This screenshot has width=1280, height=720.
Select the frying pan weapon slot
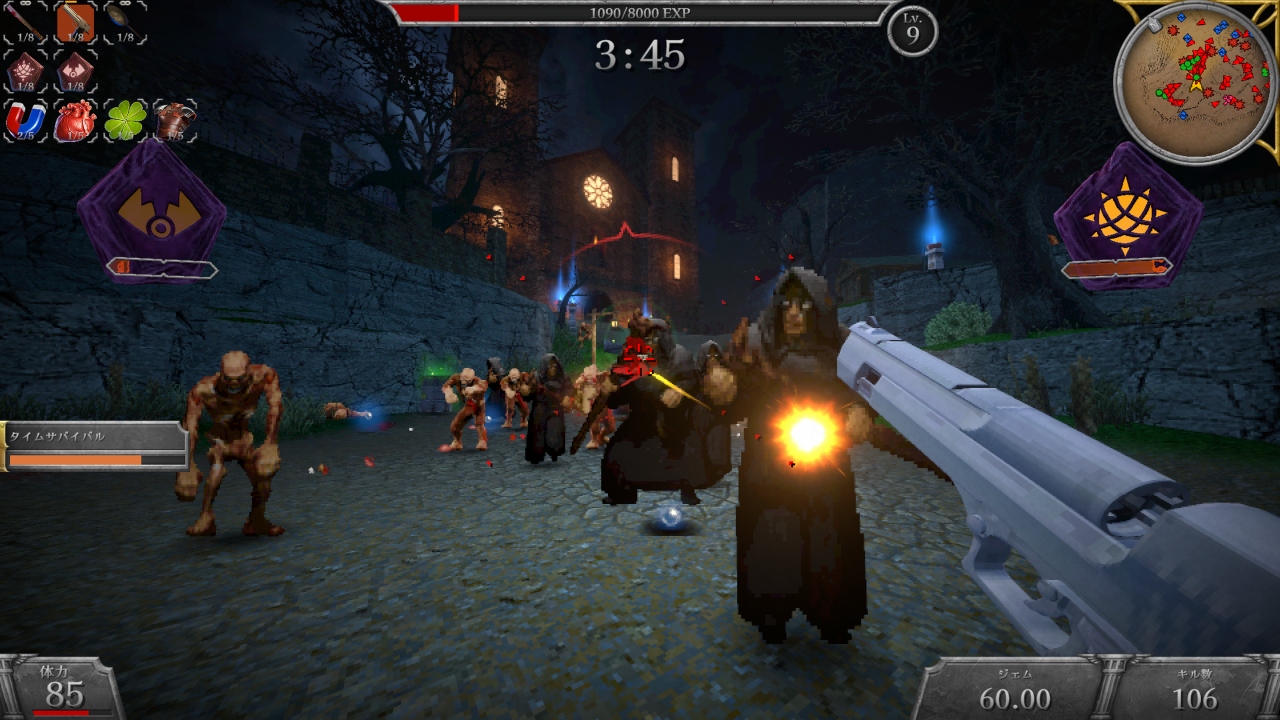124,22
